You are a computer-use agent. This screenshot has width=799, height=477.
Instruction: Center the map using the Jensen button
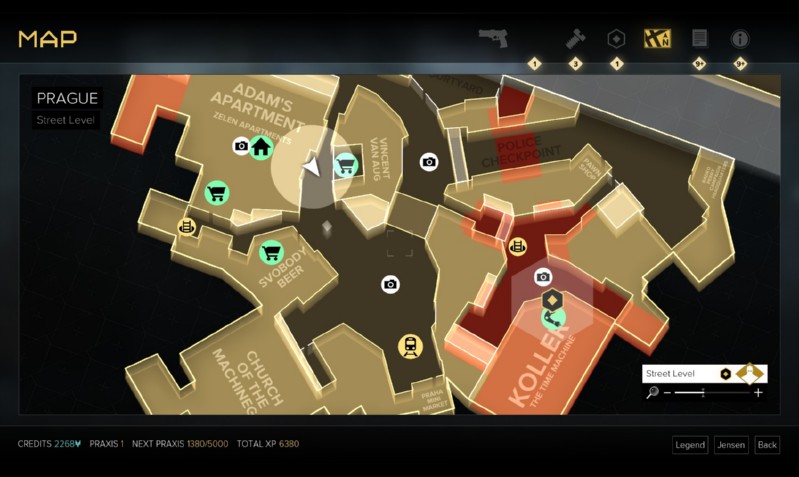pyautogui.click(x=731, y=444)
